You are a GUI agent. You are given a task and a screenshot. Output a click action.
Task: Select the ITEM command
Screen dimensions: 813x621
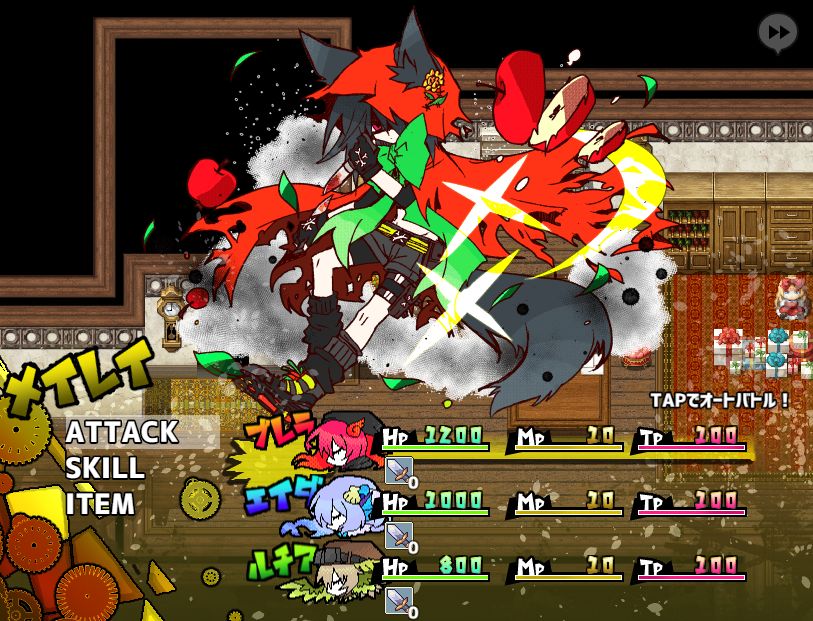point(100,503)
